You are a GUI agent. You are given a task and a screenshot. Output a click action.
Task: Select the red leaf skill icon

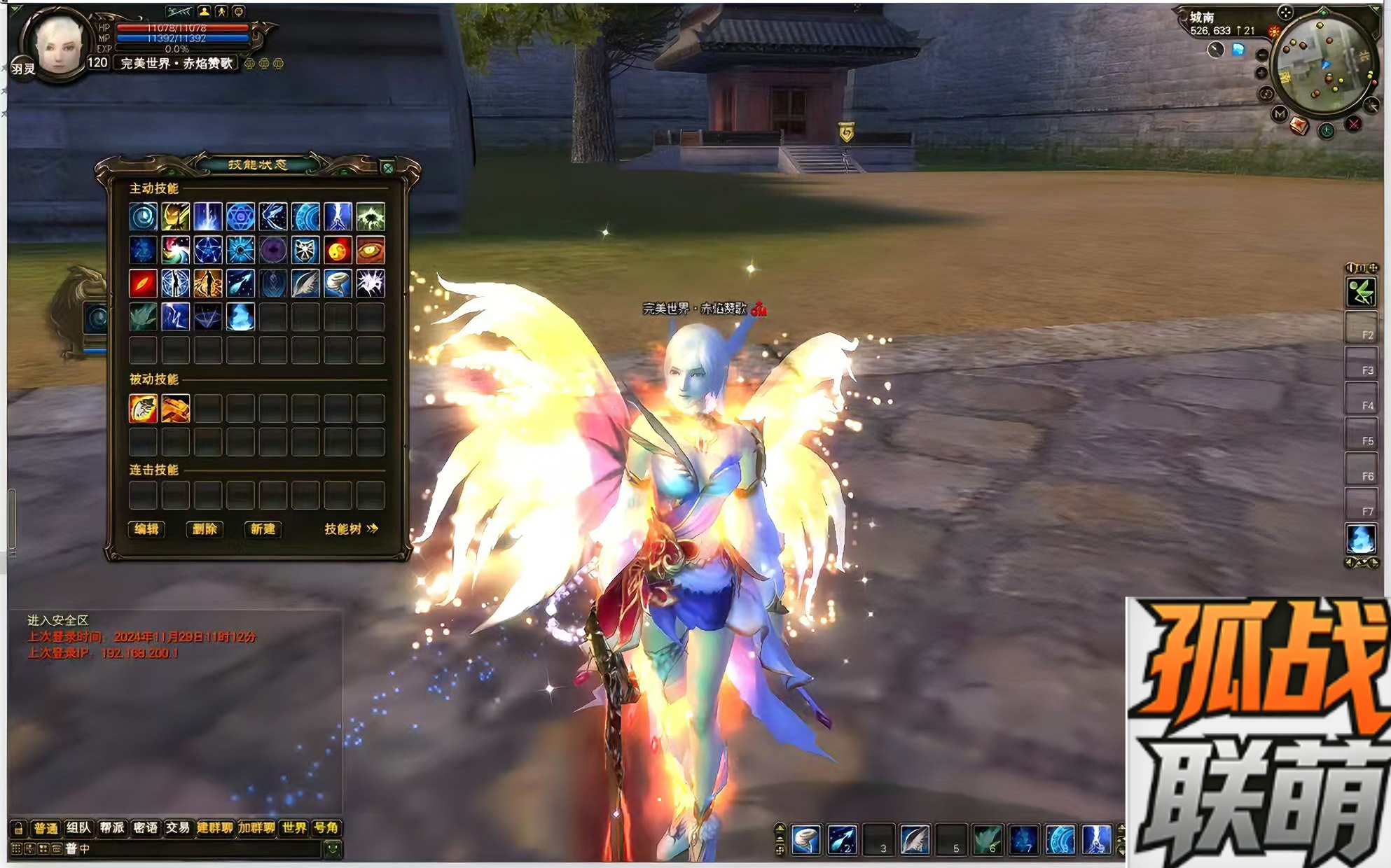tap(143, 283)
